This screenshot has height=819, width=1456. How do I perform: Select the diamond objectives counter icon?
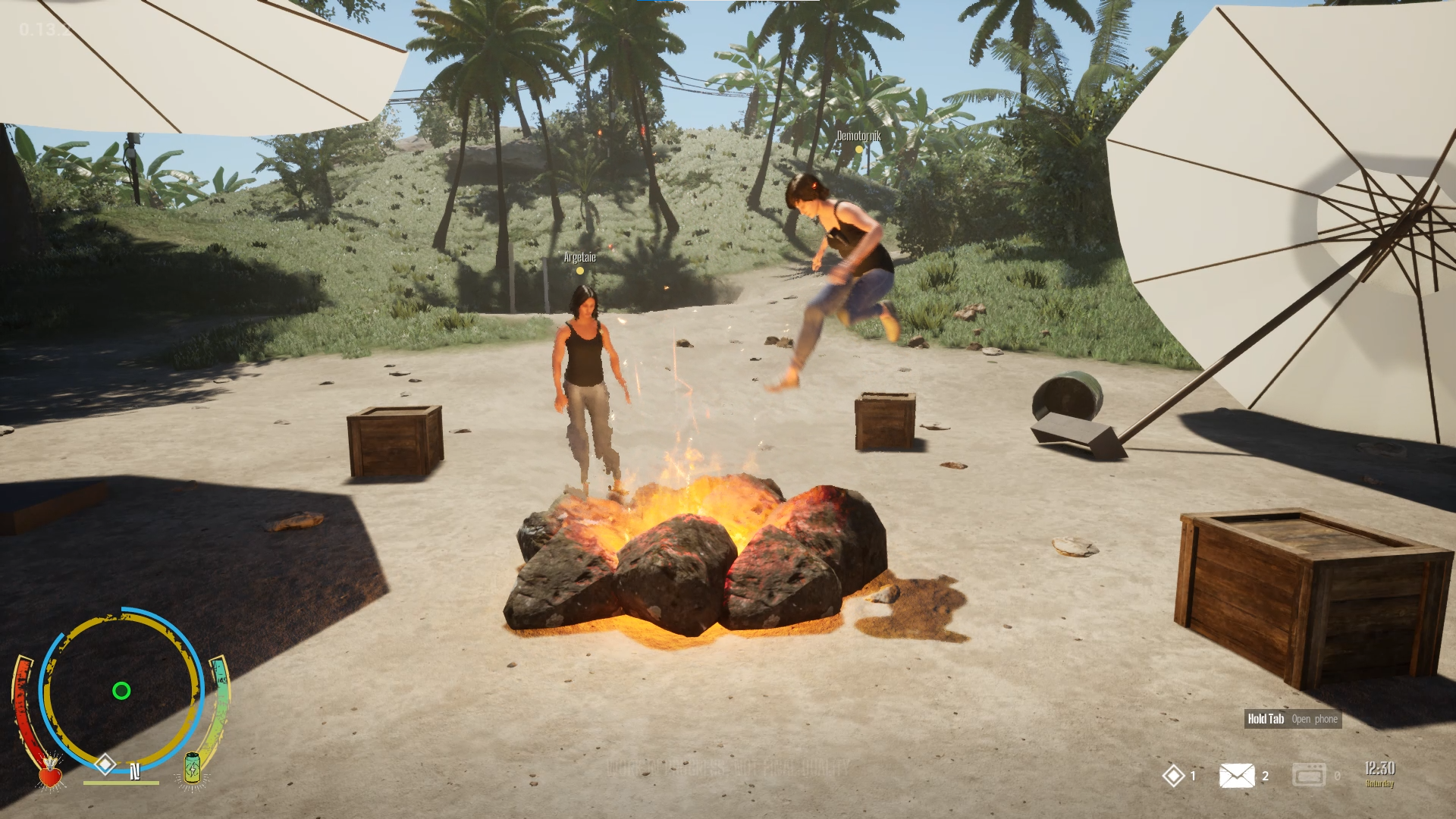[1173, 776]
